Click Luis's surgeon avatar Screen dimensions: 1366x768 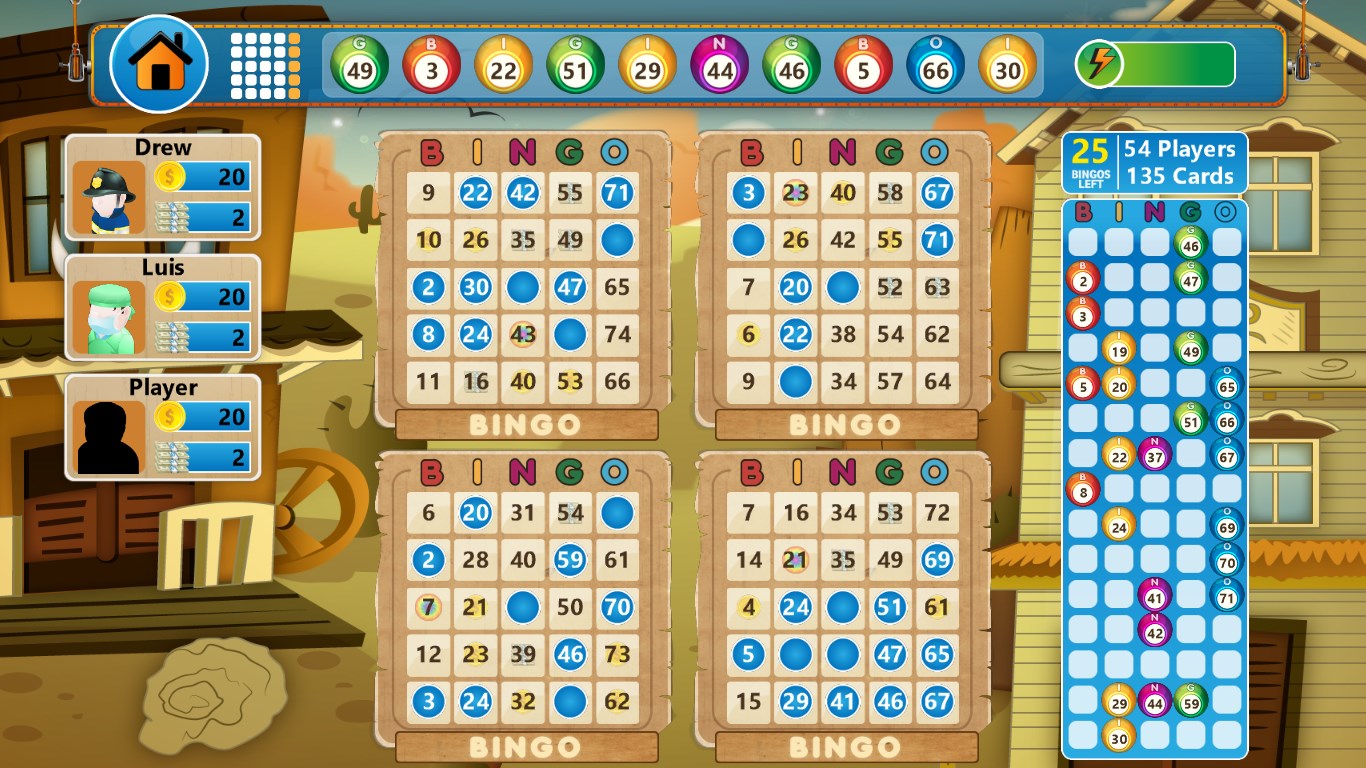[x=109, y=310]
